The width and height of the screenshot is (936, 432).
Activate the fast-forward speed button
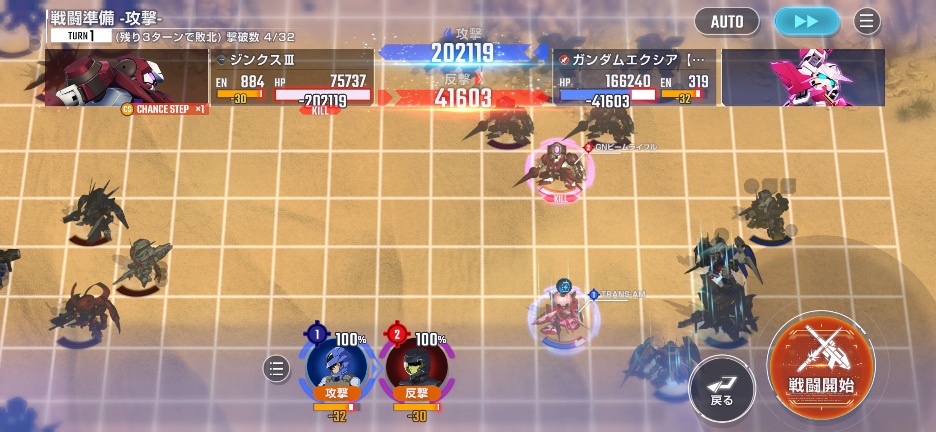[x=807, y=21]
